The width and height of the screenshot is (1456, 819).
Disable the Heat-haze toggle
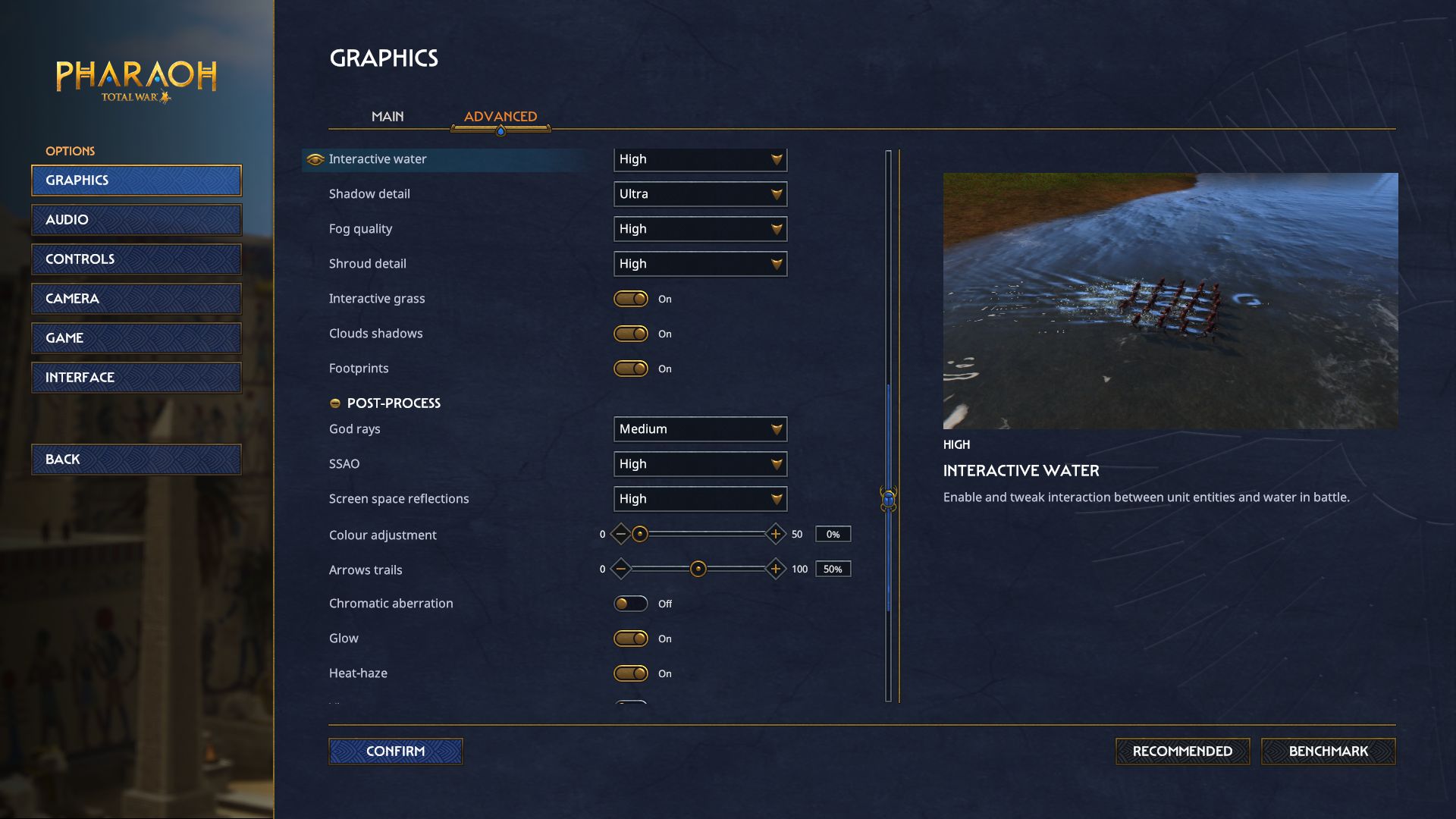click(631, 673)
